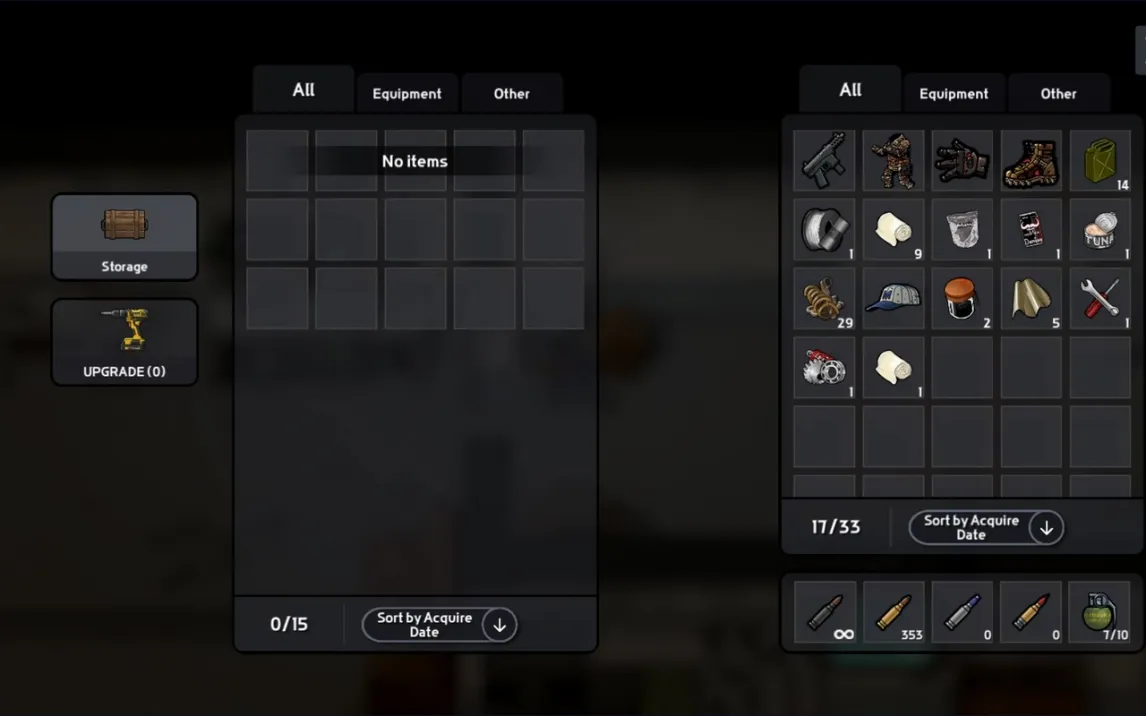The height and width of the screenshot is (716, 1146).
Task: Select the green fuel jerrycan stack
Action: 1100,160
